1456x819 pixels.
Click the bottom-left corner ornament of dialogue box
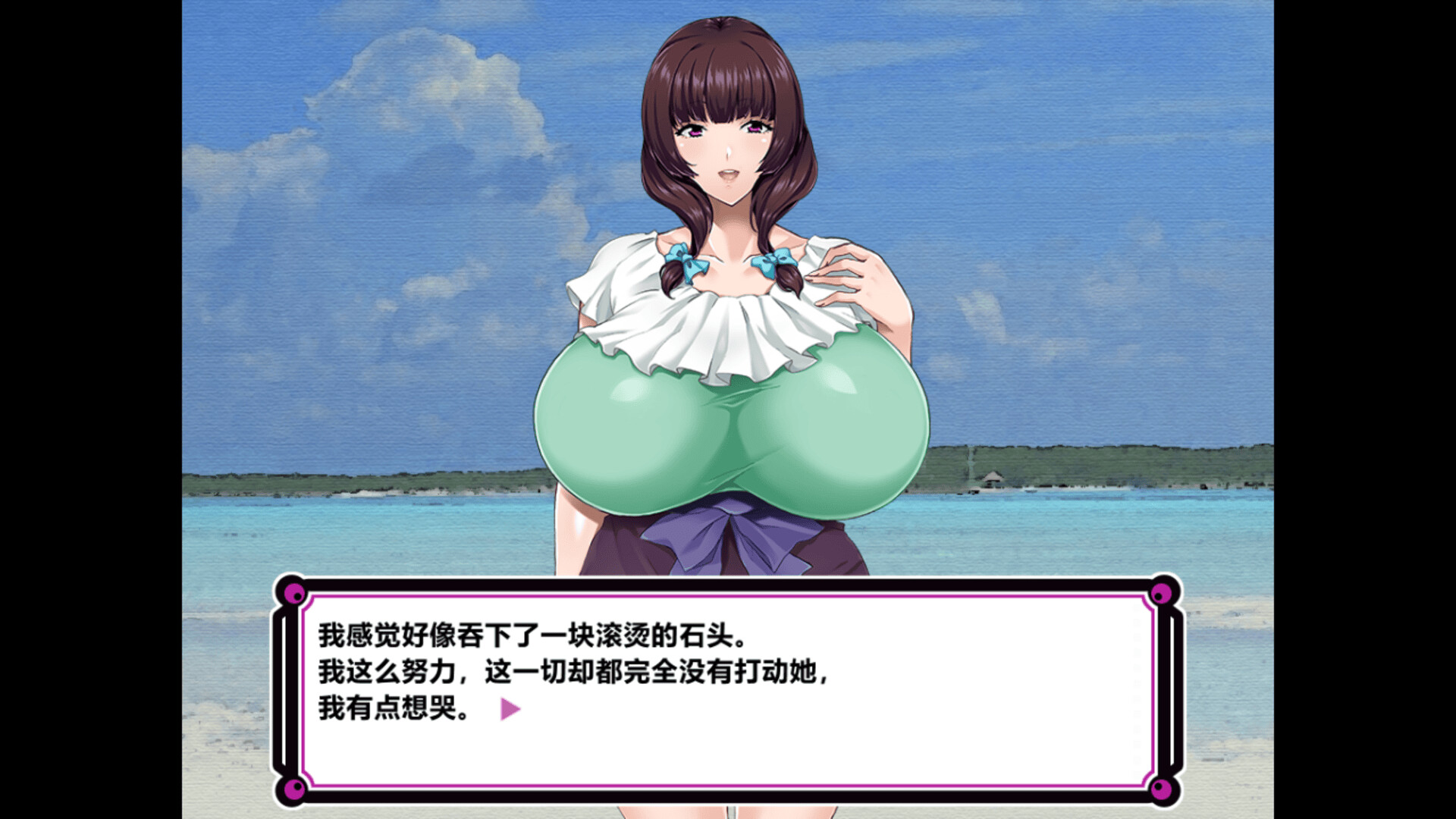pos(295,789)
